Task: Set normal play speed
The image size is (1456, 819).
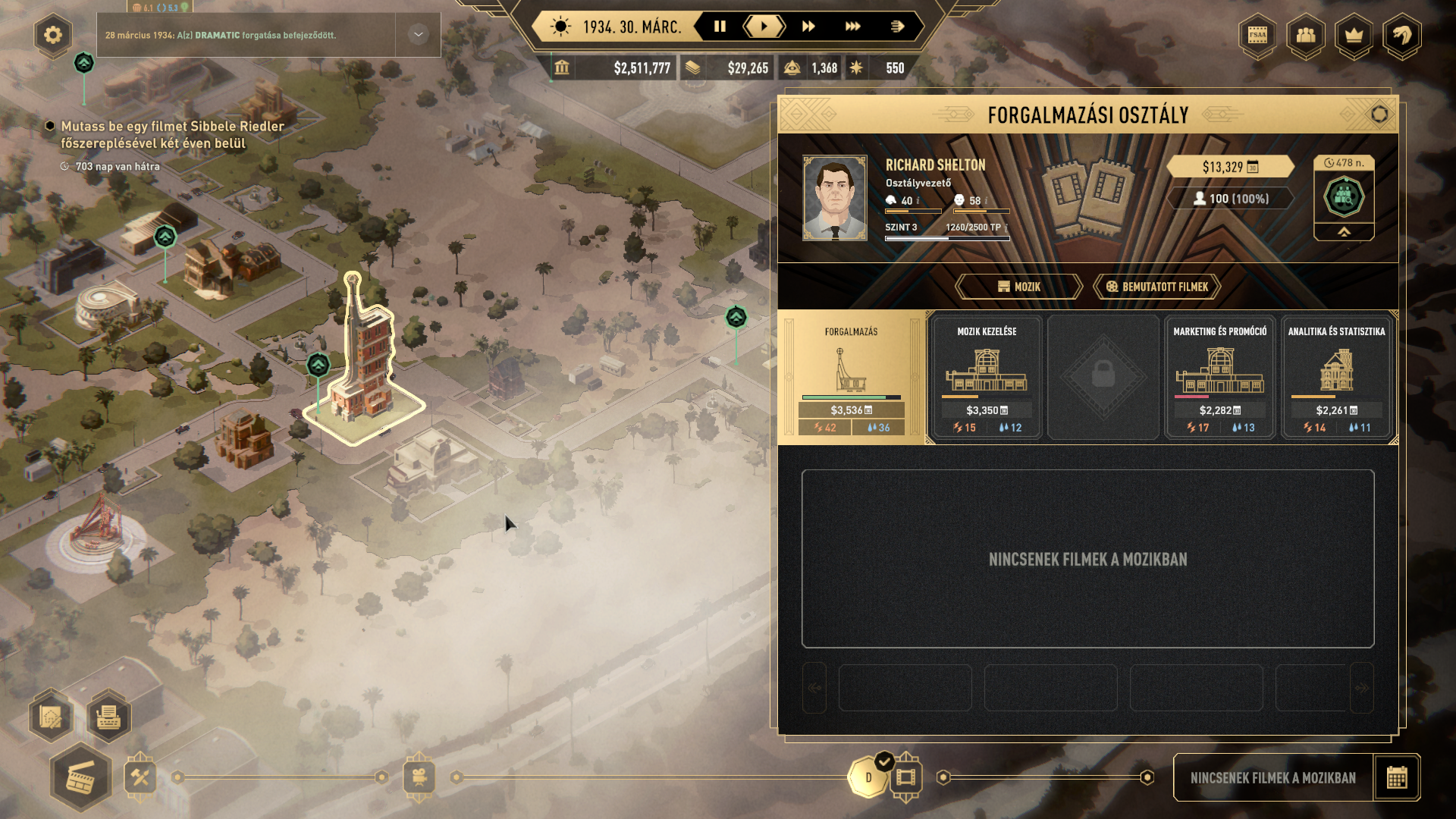Action: 764,27
